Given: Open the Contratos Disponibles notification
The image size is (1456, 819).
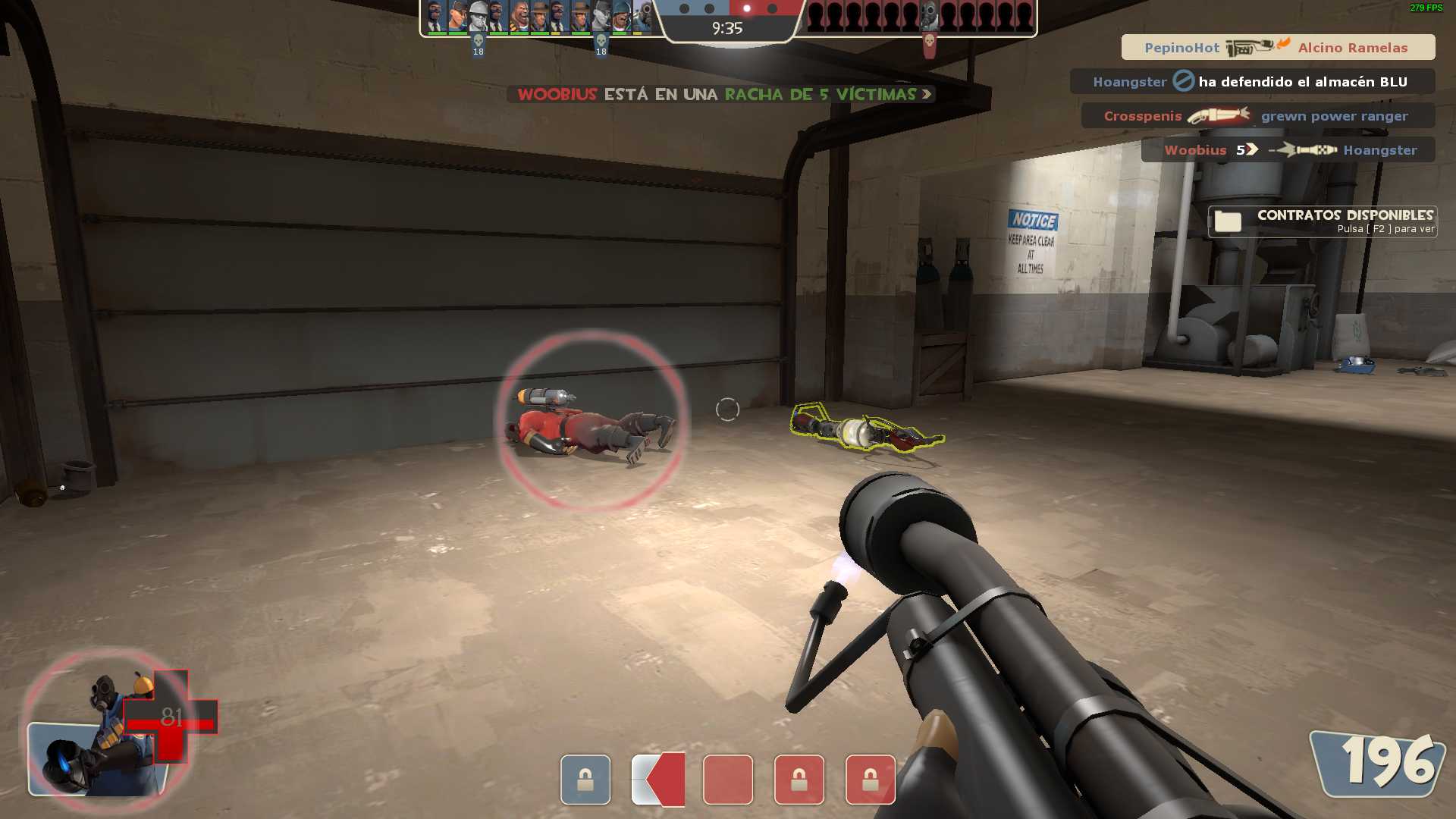Looking at the screenshot, I should coord(1323,221).
